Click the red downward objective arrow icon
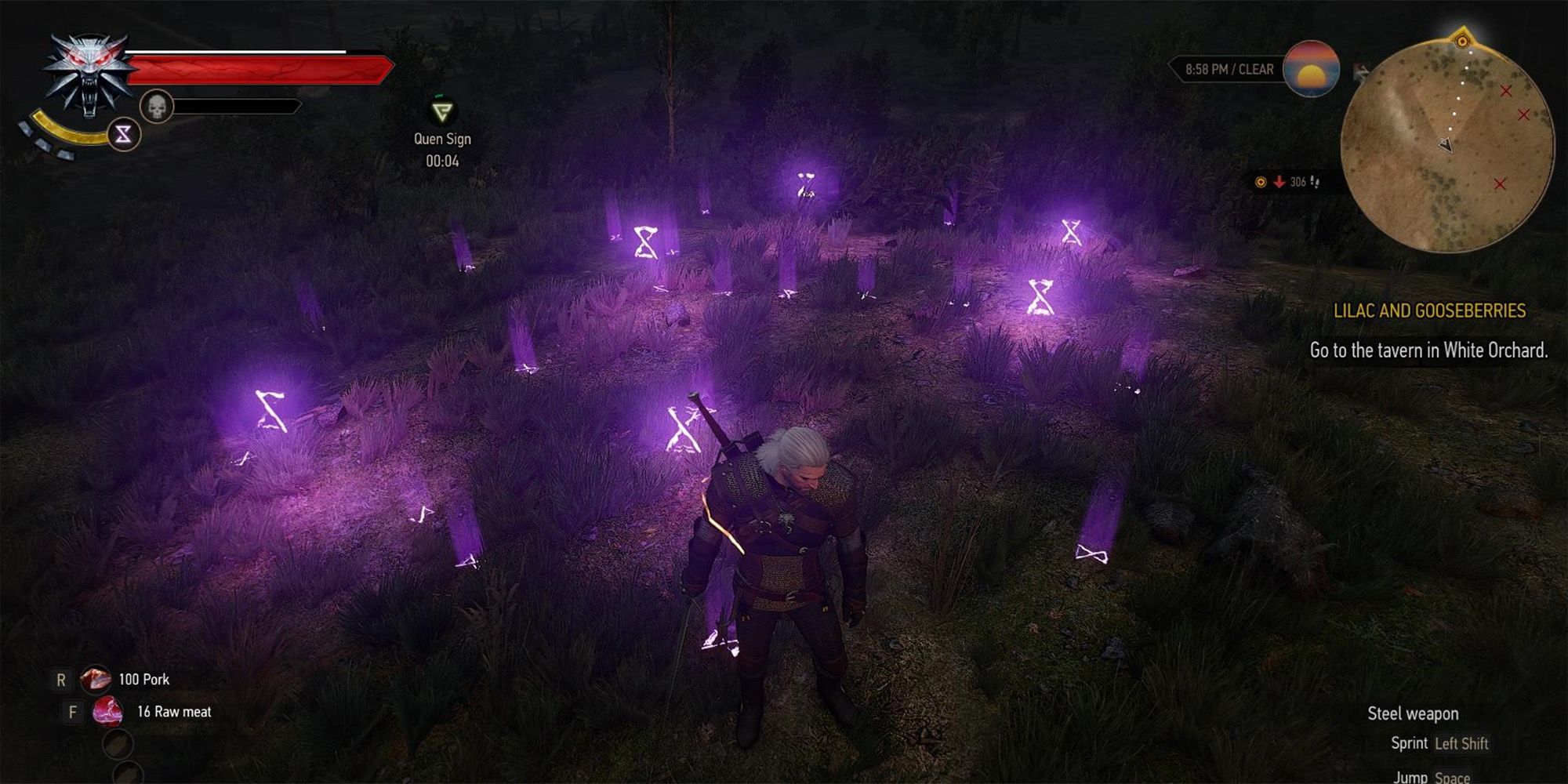Viewport: 1568px width, 784px height. [x=1279, y=181]
